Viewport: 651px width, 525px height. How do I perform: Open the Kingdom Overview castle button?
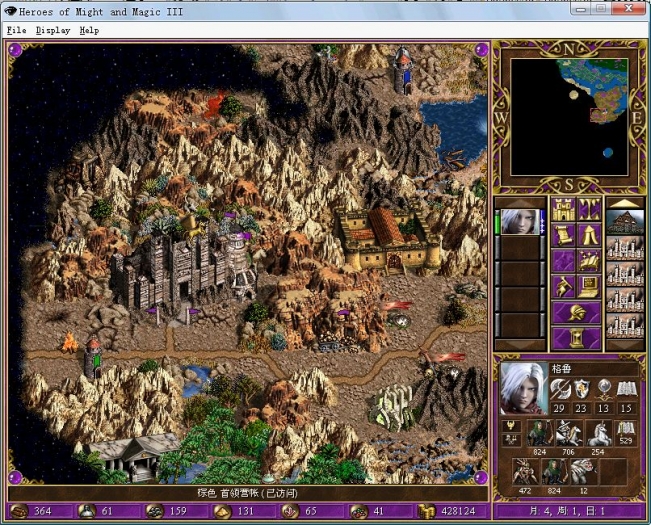[563, 210]
